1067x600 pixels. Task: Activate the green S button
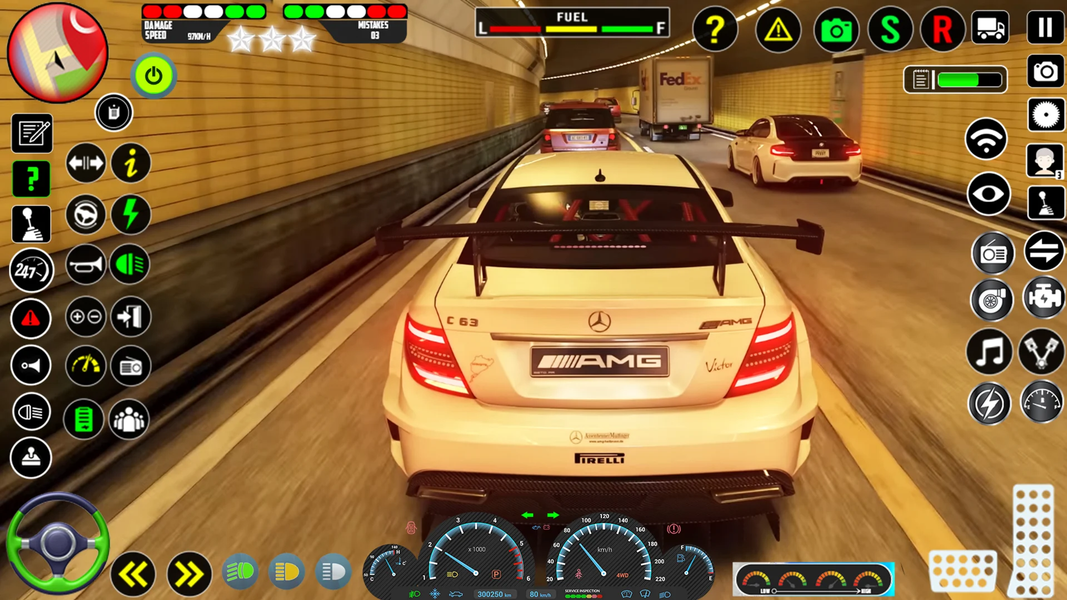[889, 31]
